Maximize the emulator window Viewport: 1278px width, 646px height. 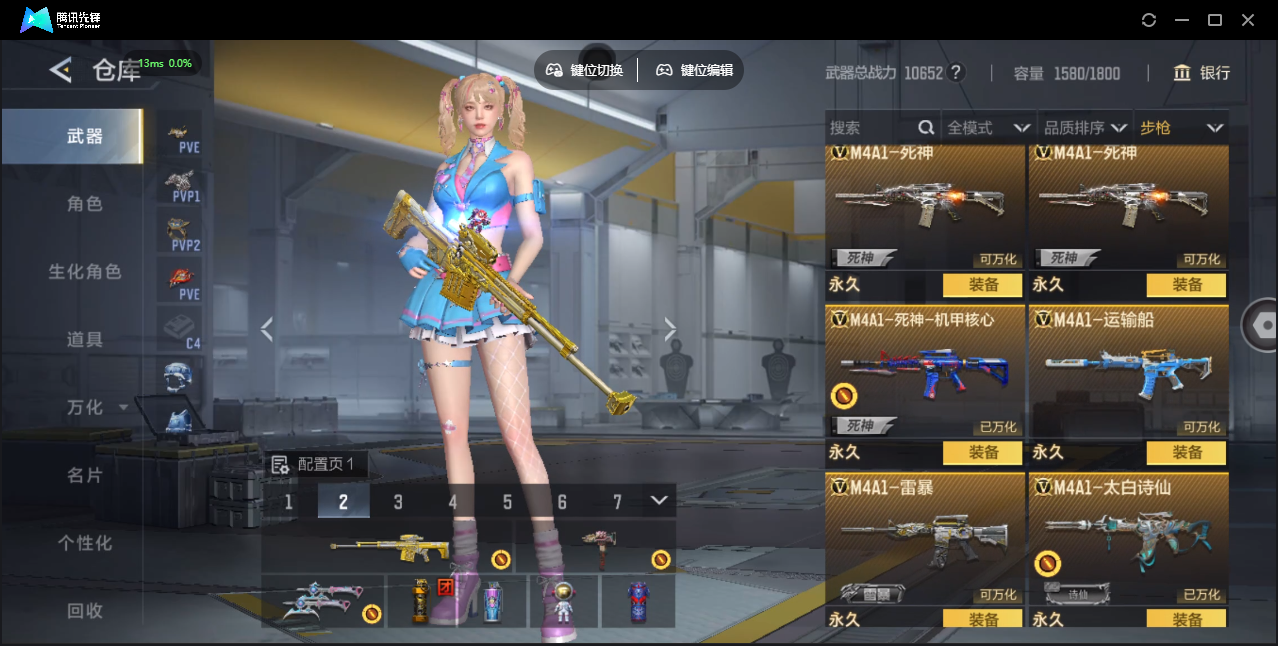(x=1215, y=20)
